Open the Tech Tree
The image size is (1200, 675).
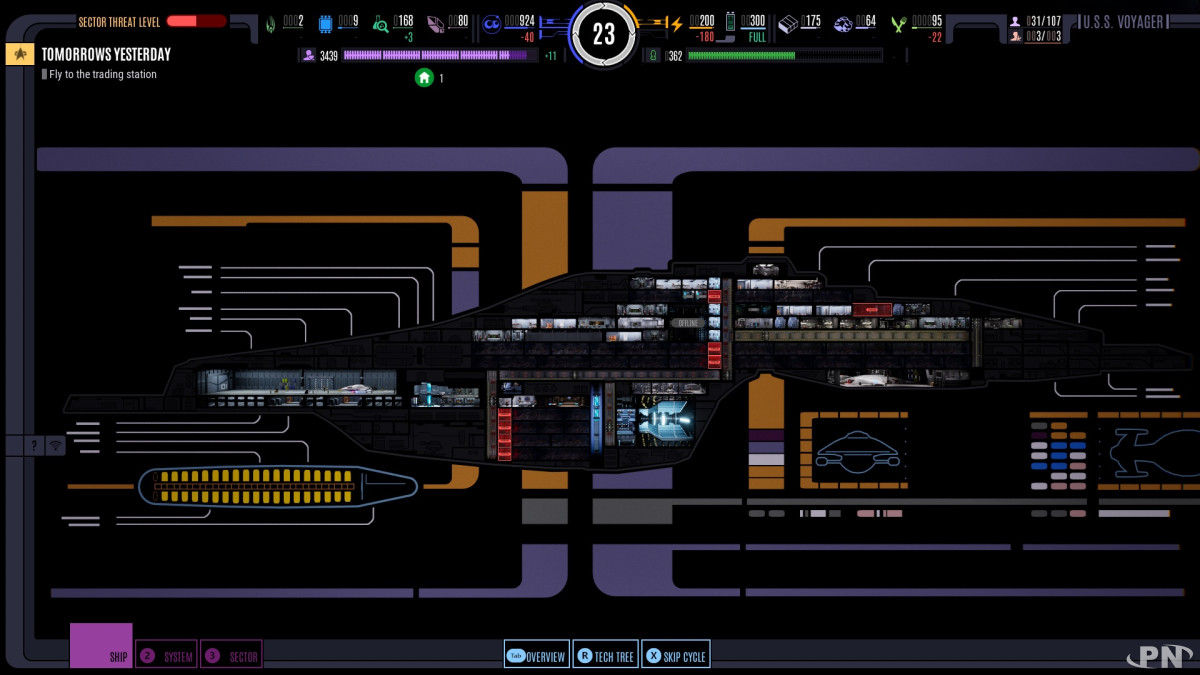coord(605,656)
